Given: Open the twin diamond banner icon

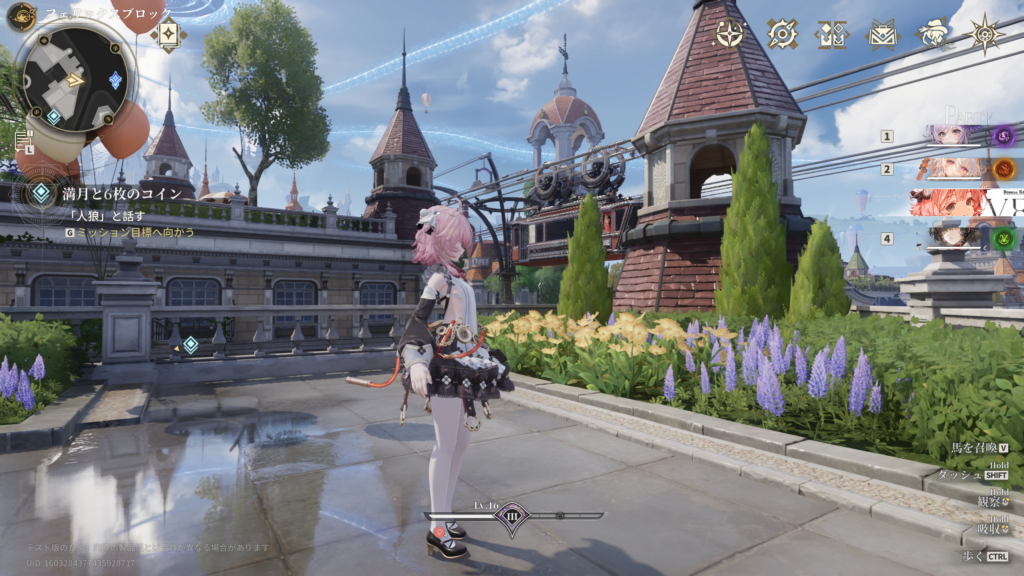Looking at the screenshot, I should point(831,34).
